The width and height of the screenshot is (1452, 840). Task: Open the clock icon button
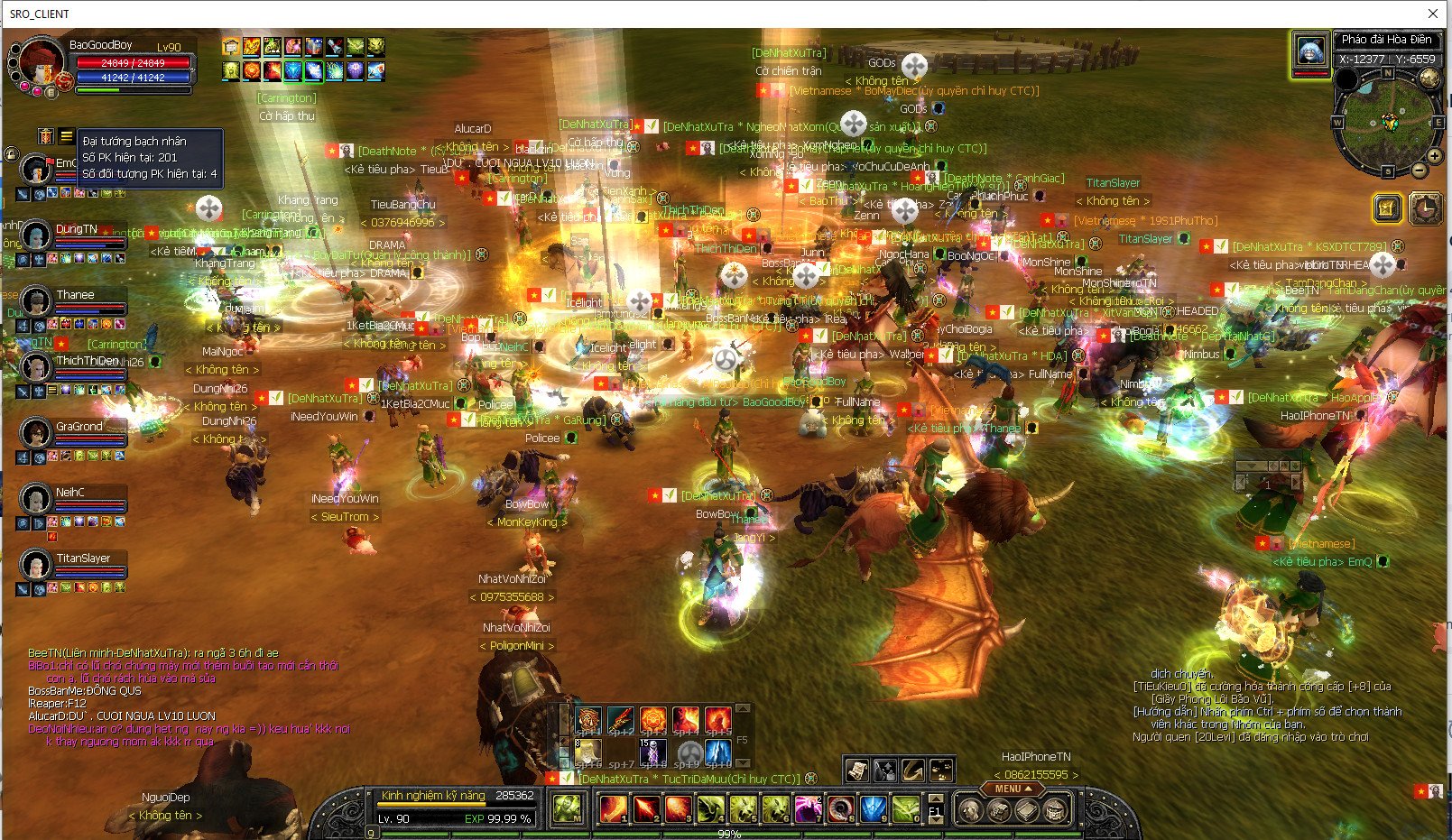point(1425,208)
